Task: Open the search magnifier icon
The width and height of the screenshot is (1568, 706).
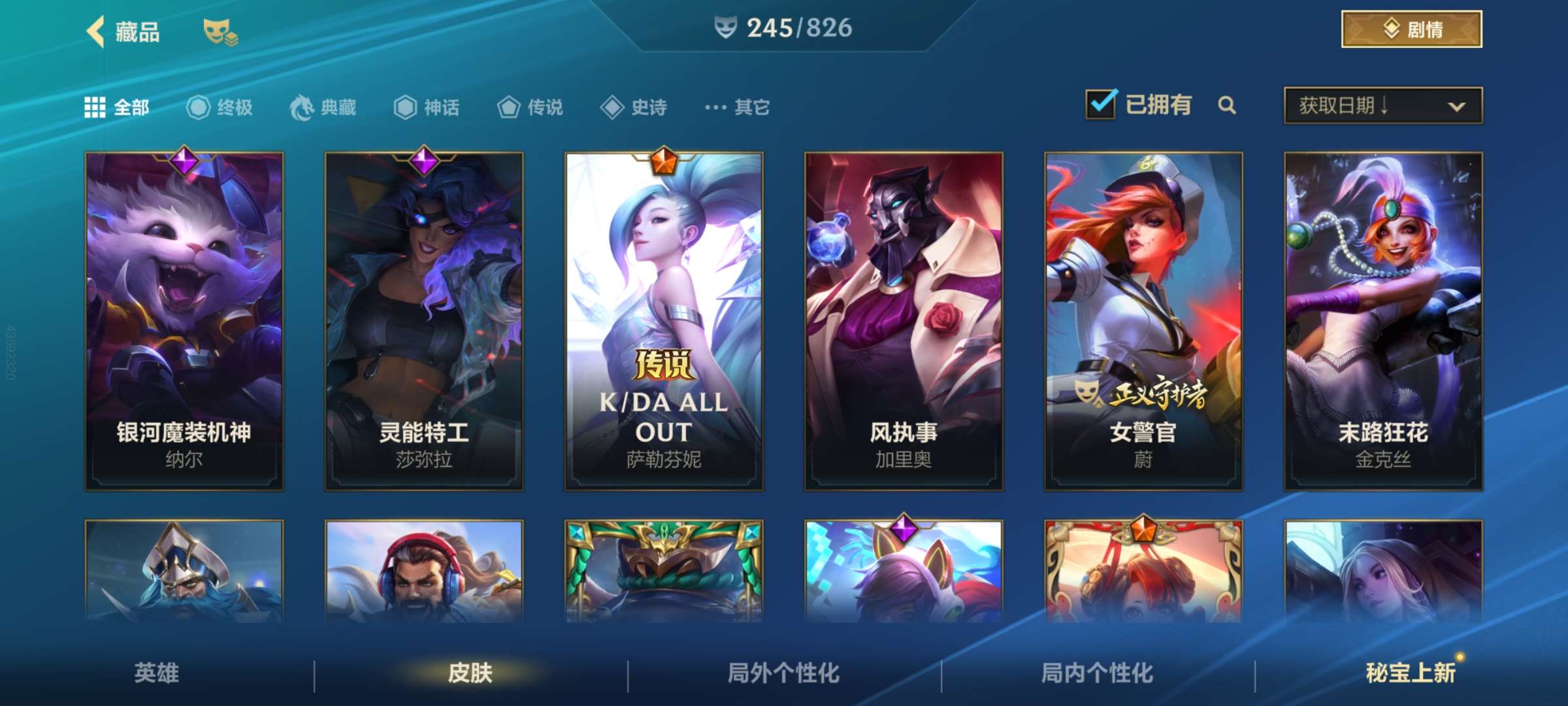Action: point(1227,106)
